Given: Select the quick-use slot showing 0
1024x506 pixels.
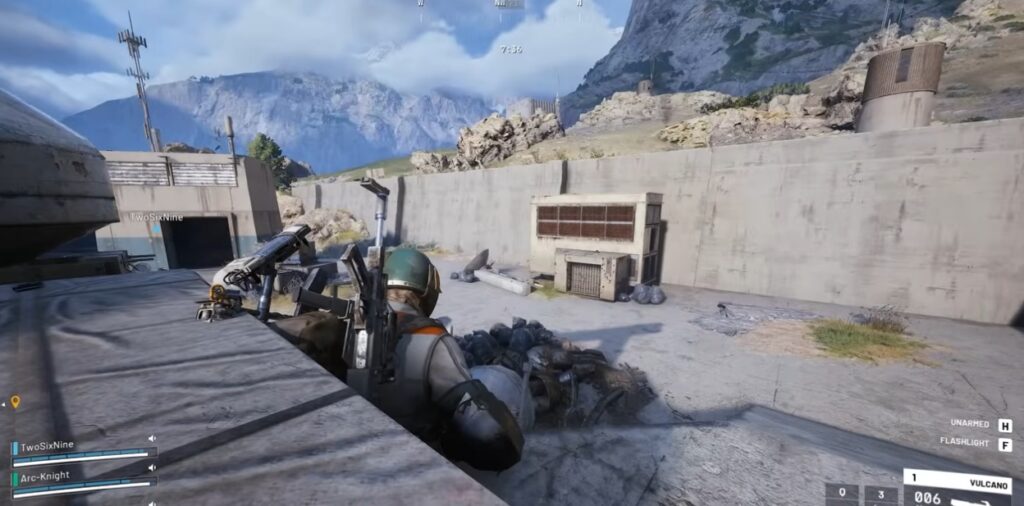Looking at the screenshot, I should 842,494.
